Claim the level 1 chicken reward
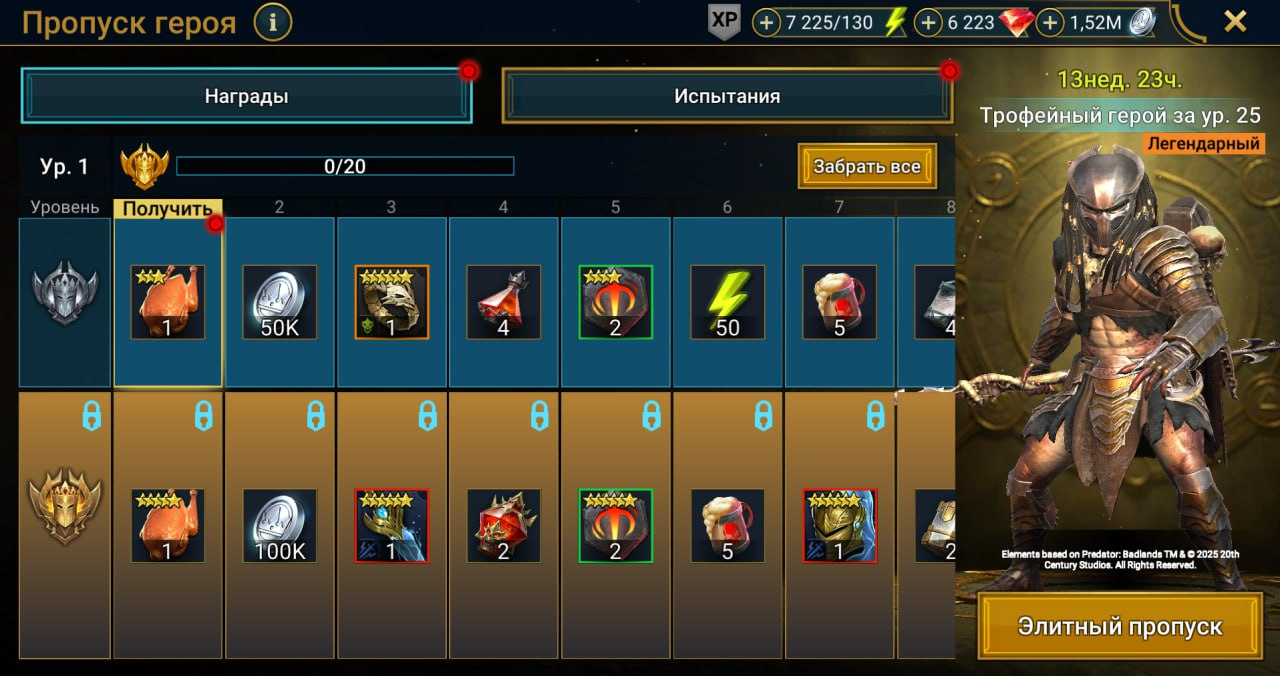This screenshot has height=676, width=1280. point(168,302)
